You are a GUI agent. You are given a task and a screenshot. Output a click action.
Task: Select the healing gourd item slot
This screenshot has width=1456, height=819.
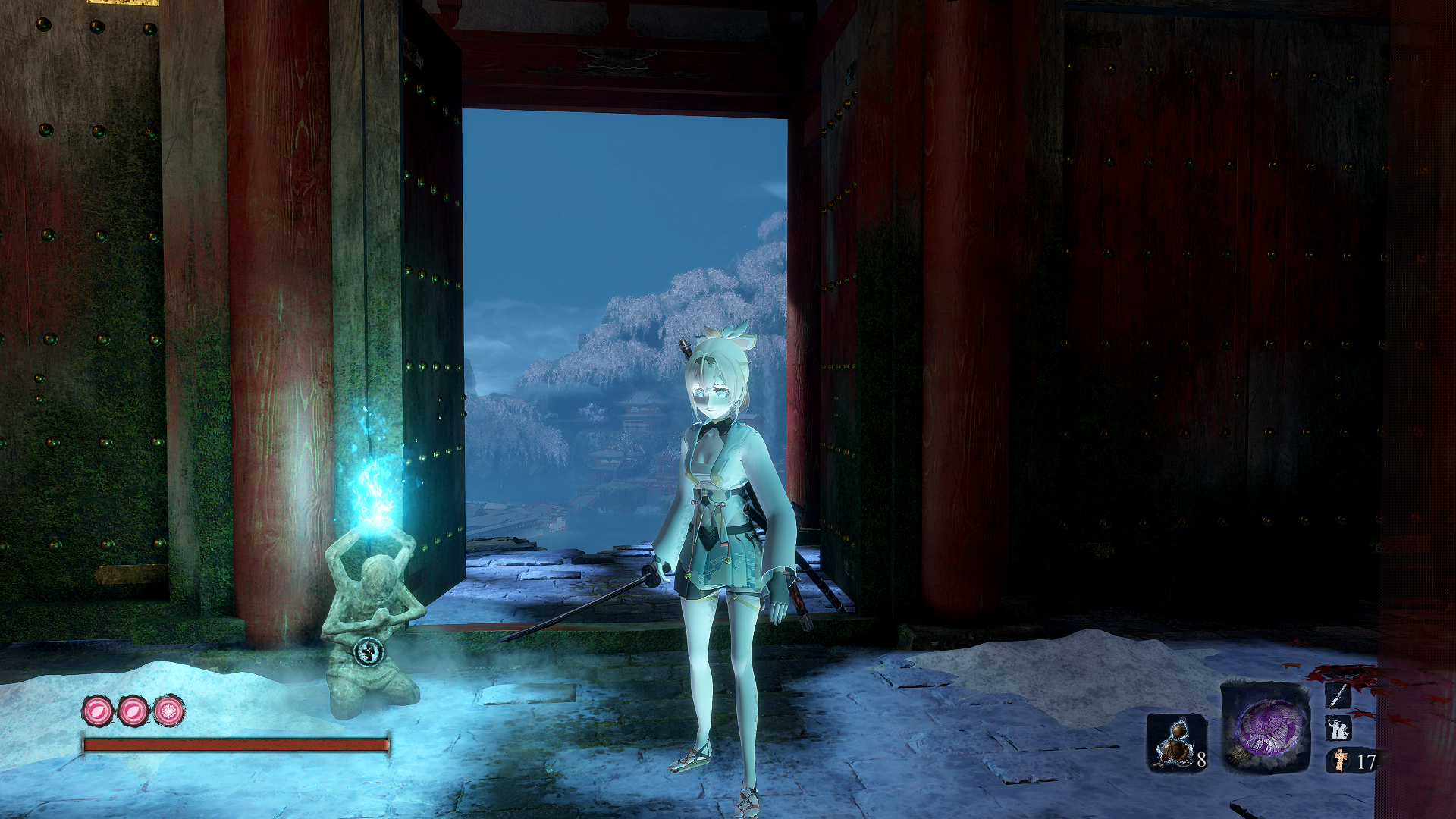pos(1175,742)
